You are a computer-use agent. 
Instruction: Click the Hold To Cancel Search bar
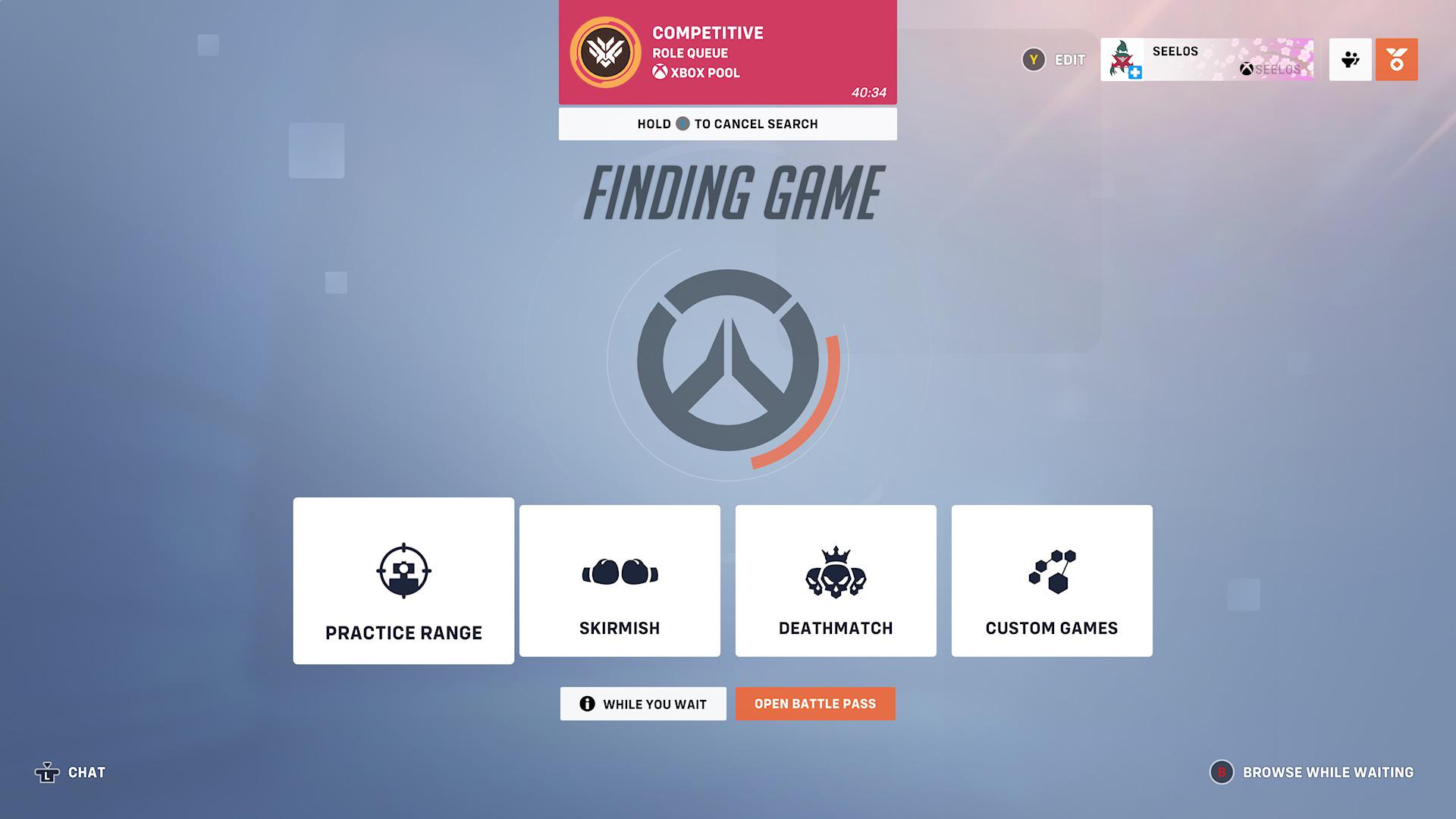[727, 124]
